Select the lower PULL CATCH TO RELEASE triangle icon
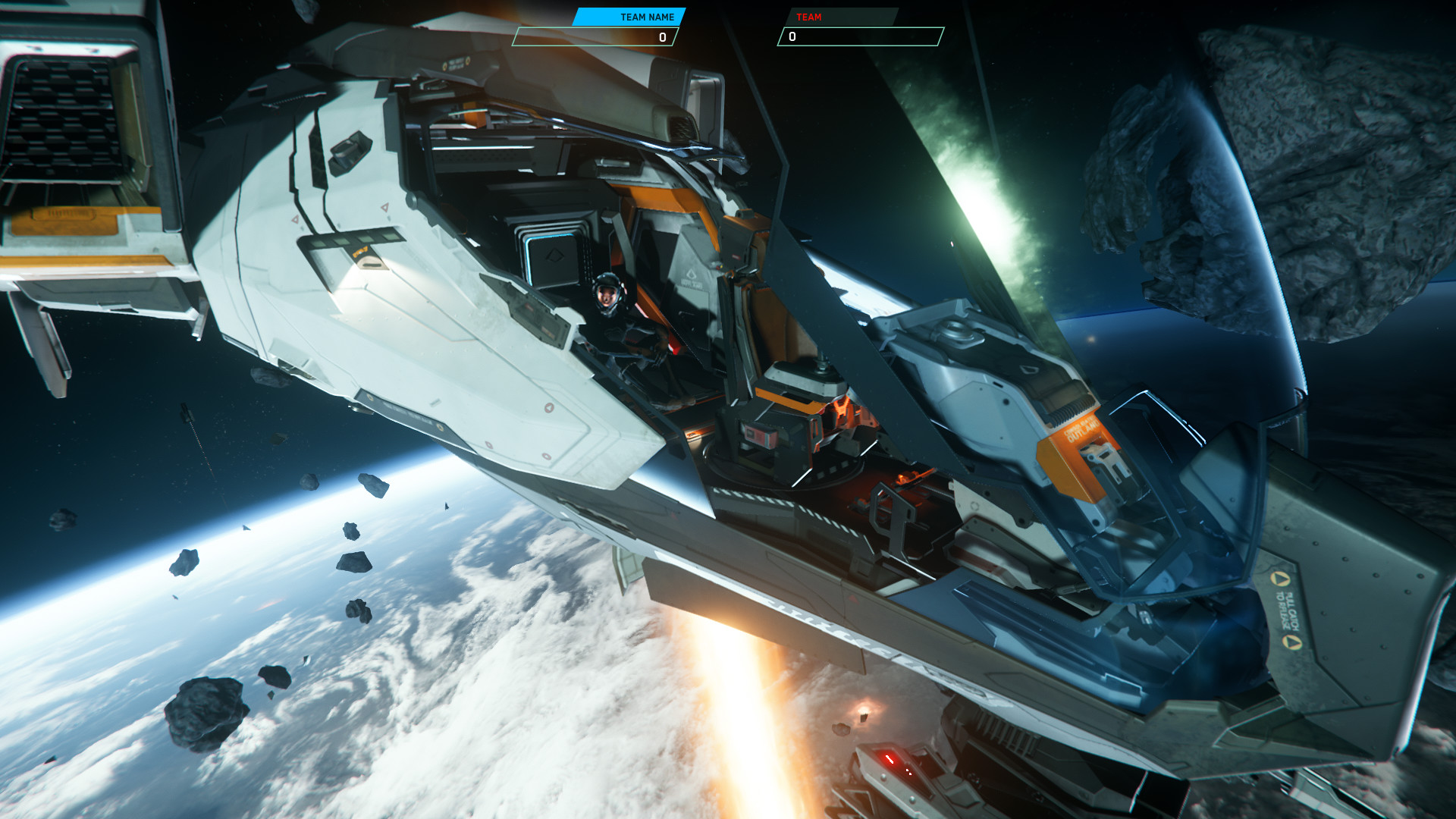The height and width of the screenshot is (819, 1456). (1291, 642)
